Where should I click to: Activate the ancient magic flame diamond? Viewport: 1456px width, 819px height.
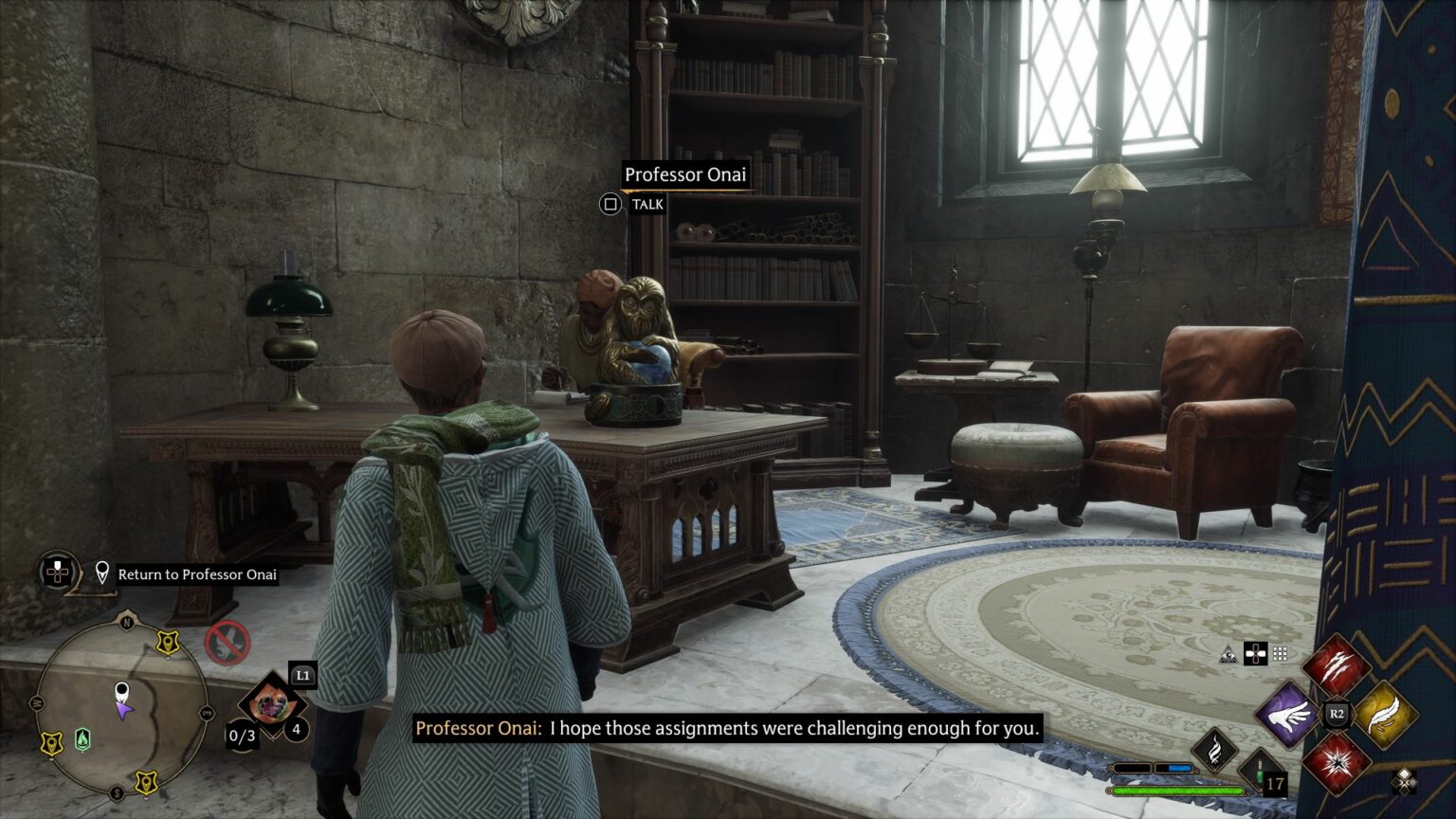click(1214, 751)
